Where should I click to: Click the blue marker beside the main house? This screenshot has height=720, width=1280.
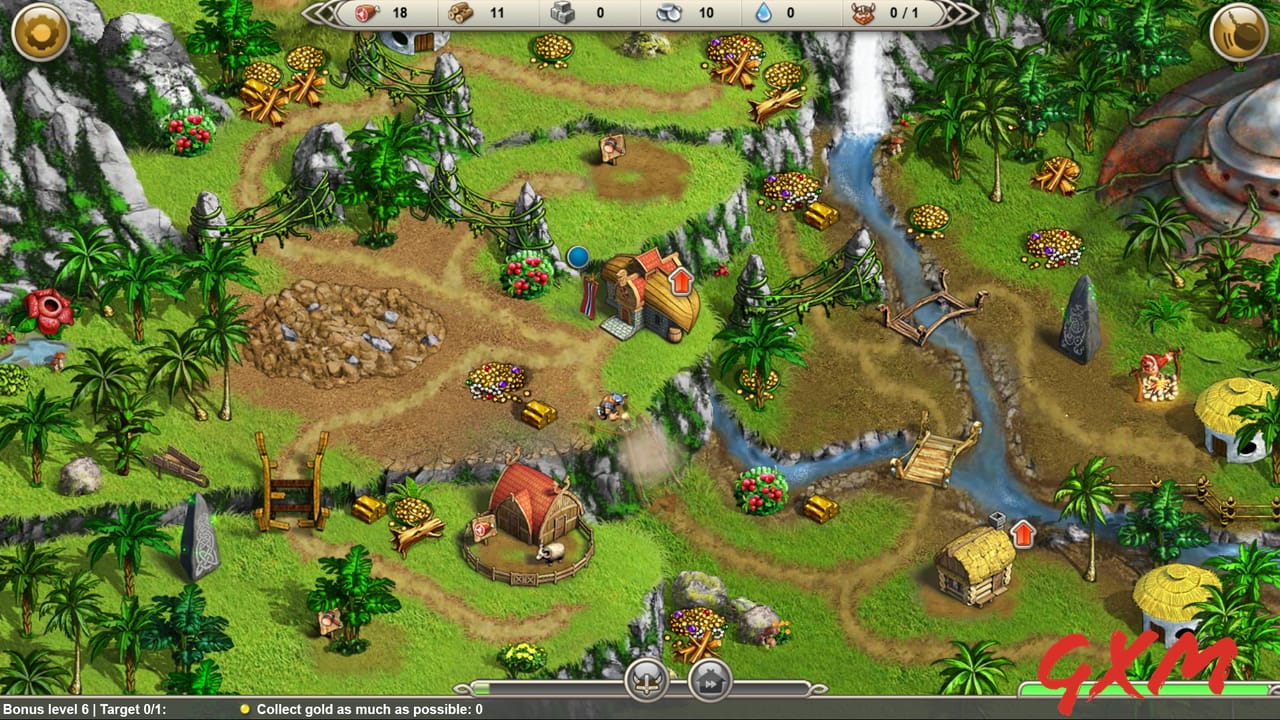coord(578,257)
